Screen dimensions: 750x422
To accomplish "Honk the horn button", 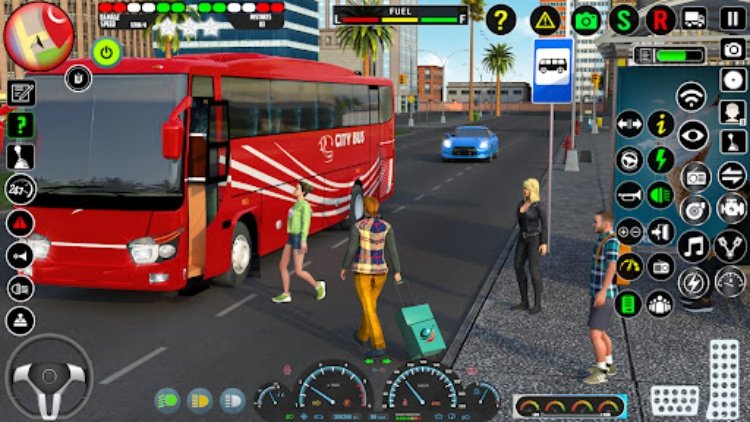I will coord(629,194).
